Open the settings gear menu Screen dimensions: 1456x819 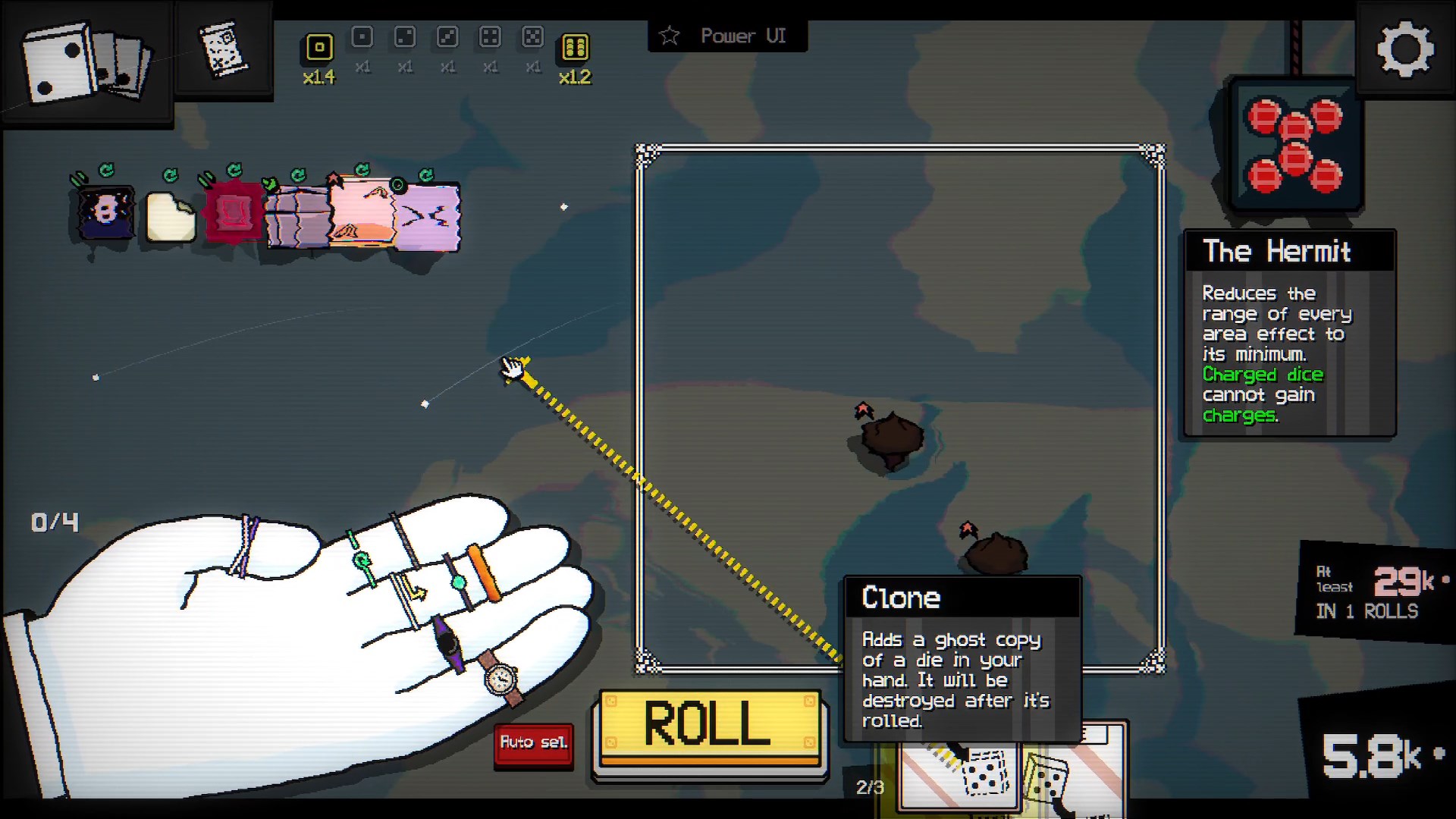coord(1405,49)
